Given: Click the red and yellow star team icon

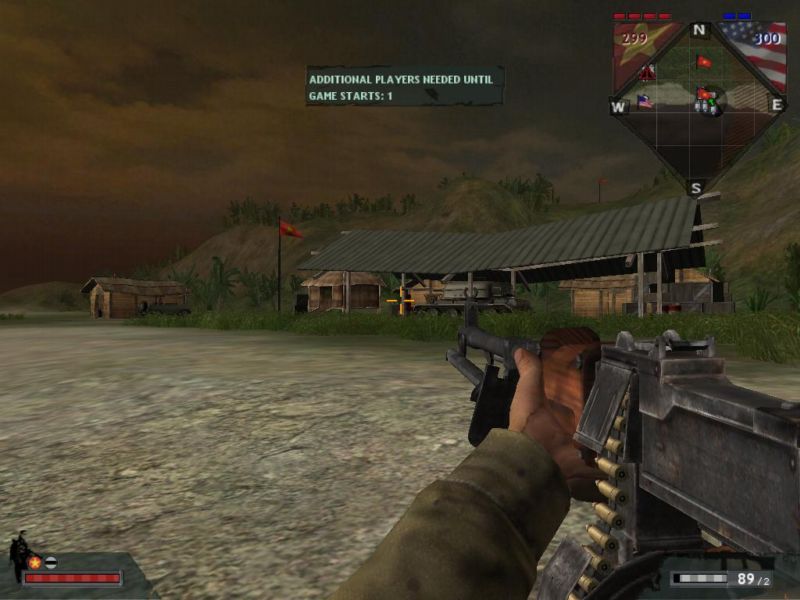Looking at the screenshot, I should [x=35, y=562].
